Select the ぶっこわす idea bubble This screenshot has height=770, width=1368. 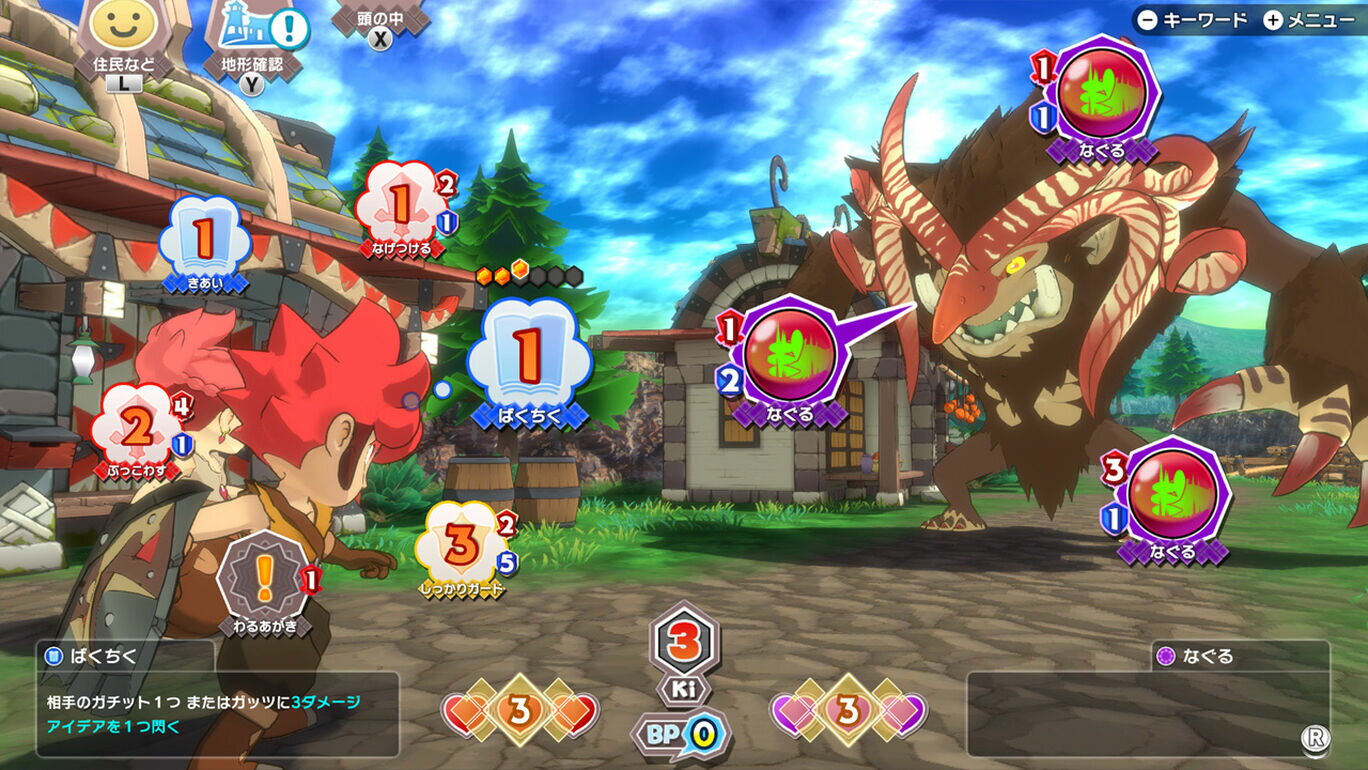point(138,428)
